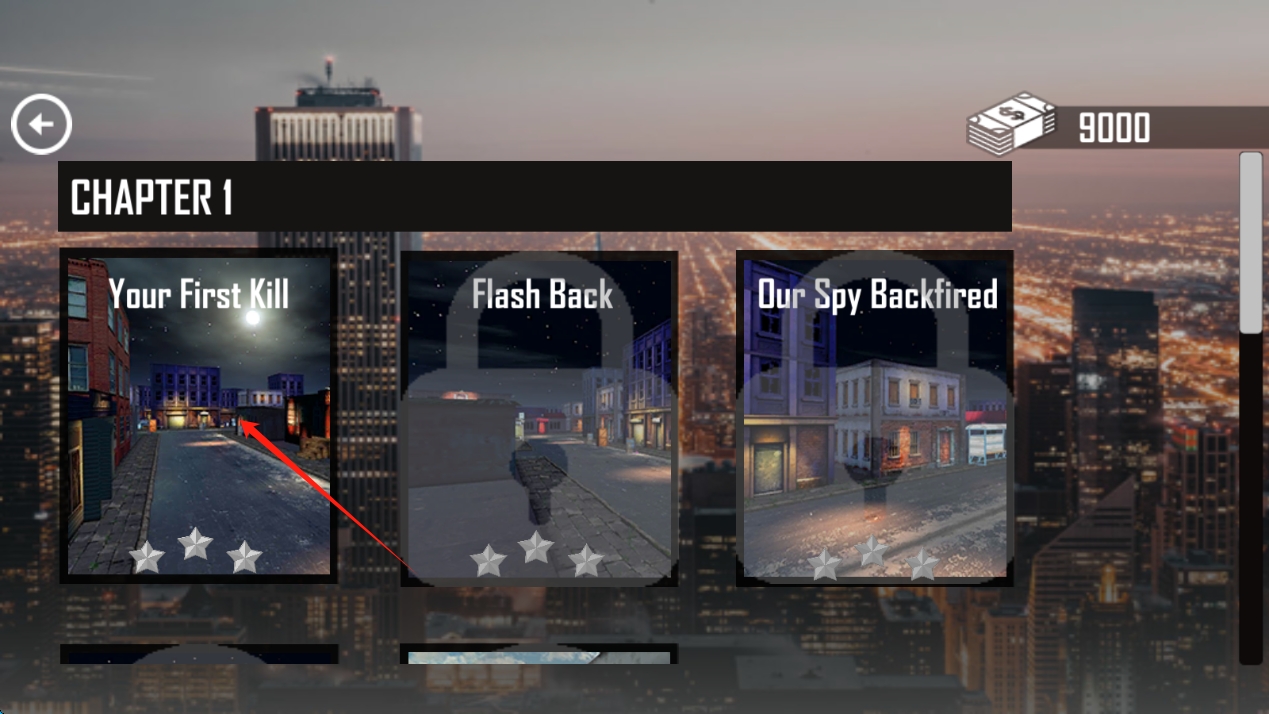Click the level list scrollbar handle

pos(1250,242)
